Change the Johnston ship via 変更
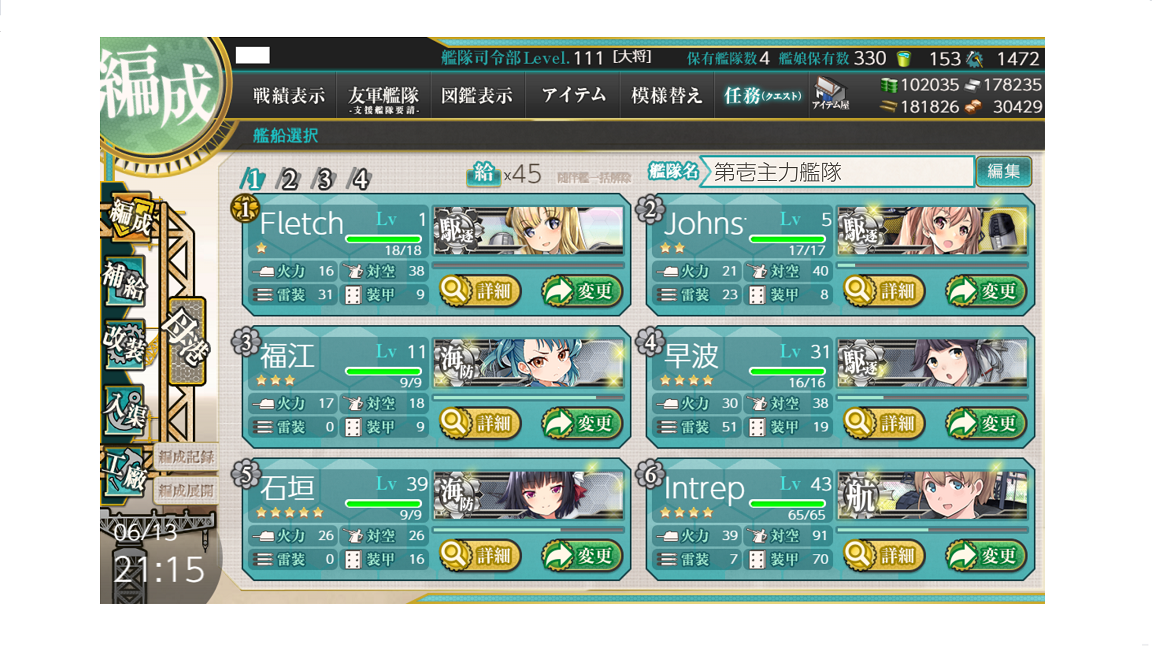Viewport: 1152px width, 648px height. [x=986, y=292]
